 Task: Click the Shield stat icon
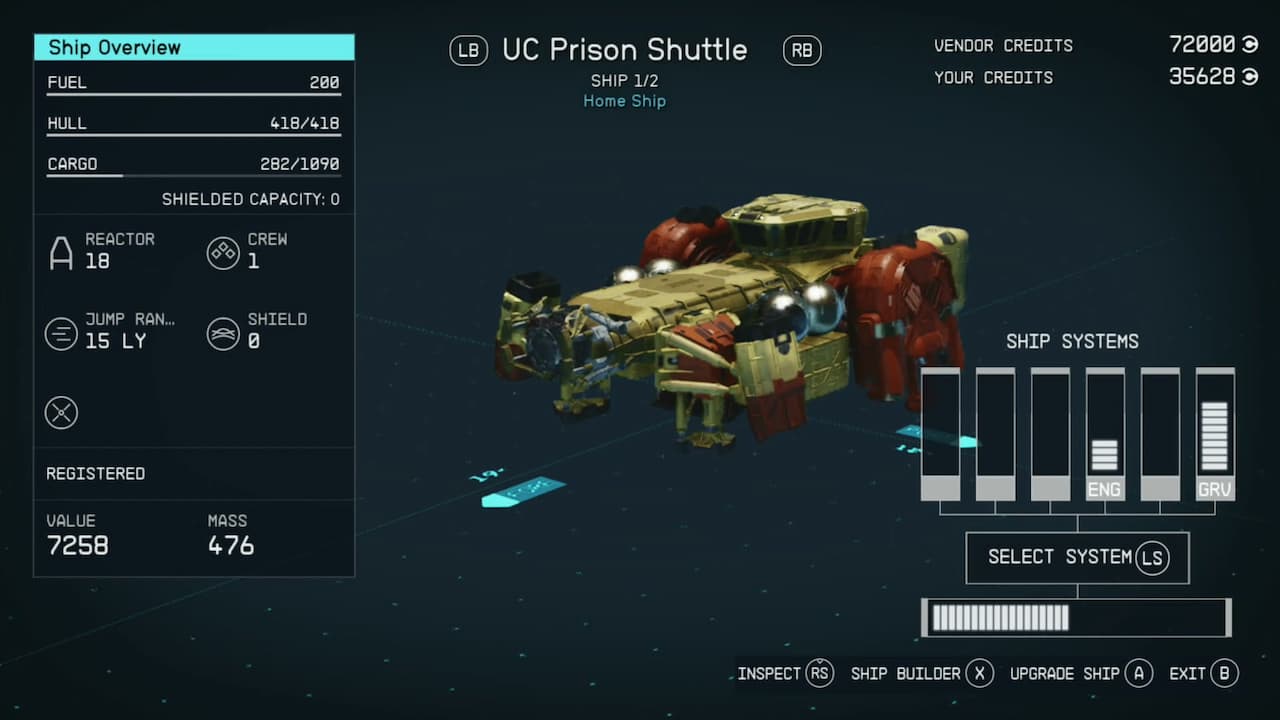click(x=223, y=333)
